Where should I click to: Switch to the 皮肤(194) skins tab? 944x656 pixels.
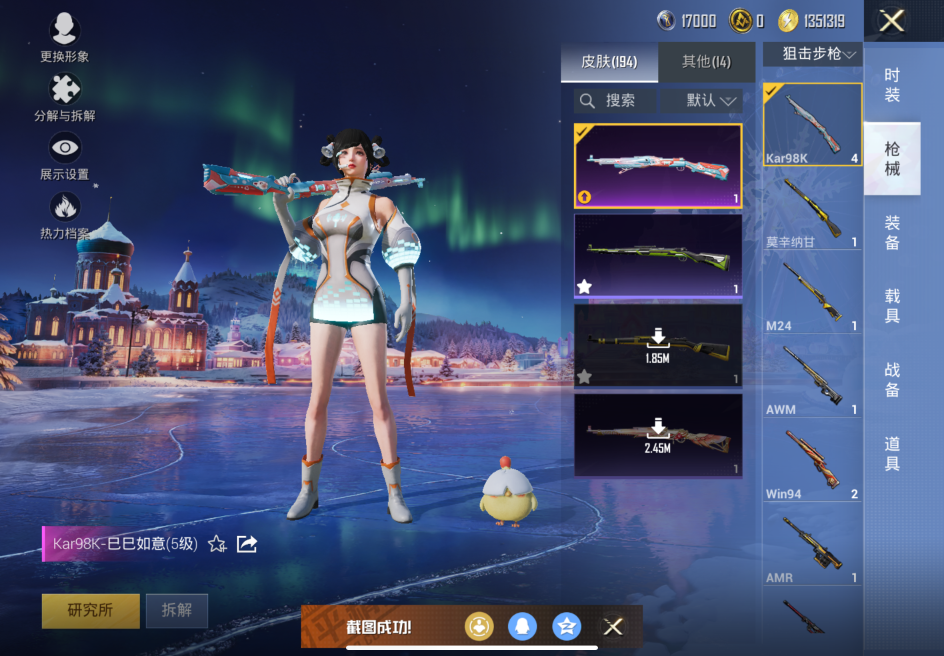pyautogui.click(x=609, y=62)
